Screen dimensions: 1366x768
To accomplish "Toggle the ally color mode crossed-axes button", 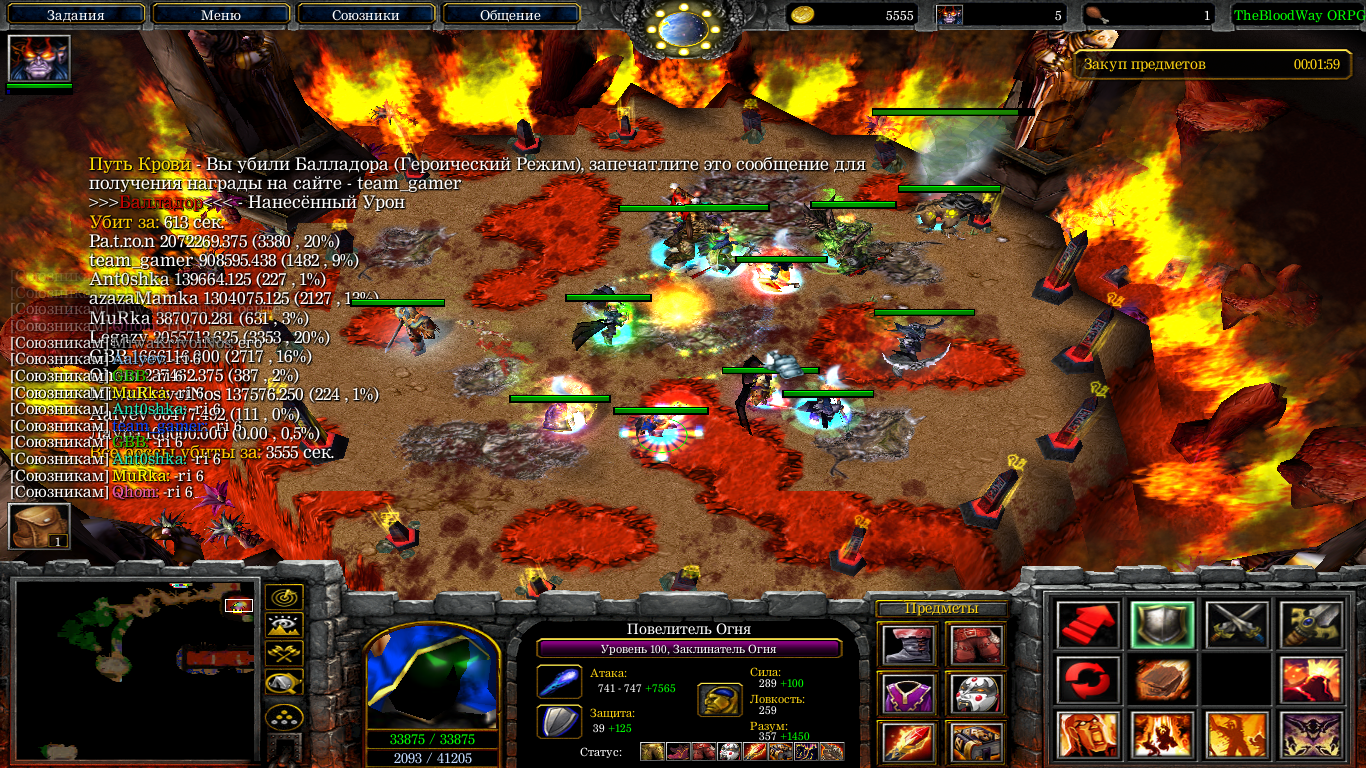I will (x=284, y=654).
